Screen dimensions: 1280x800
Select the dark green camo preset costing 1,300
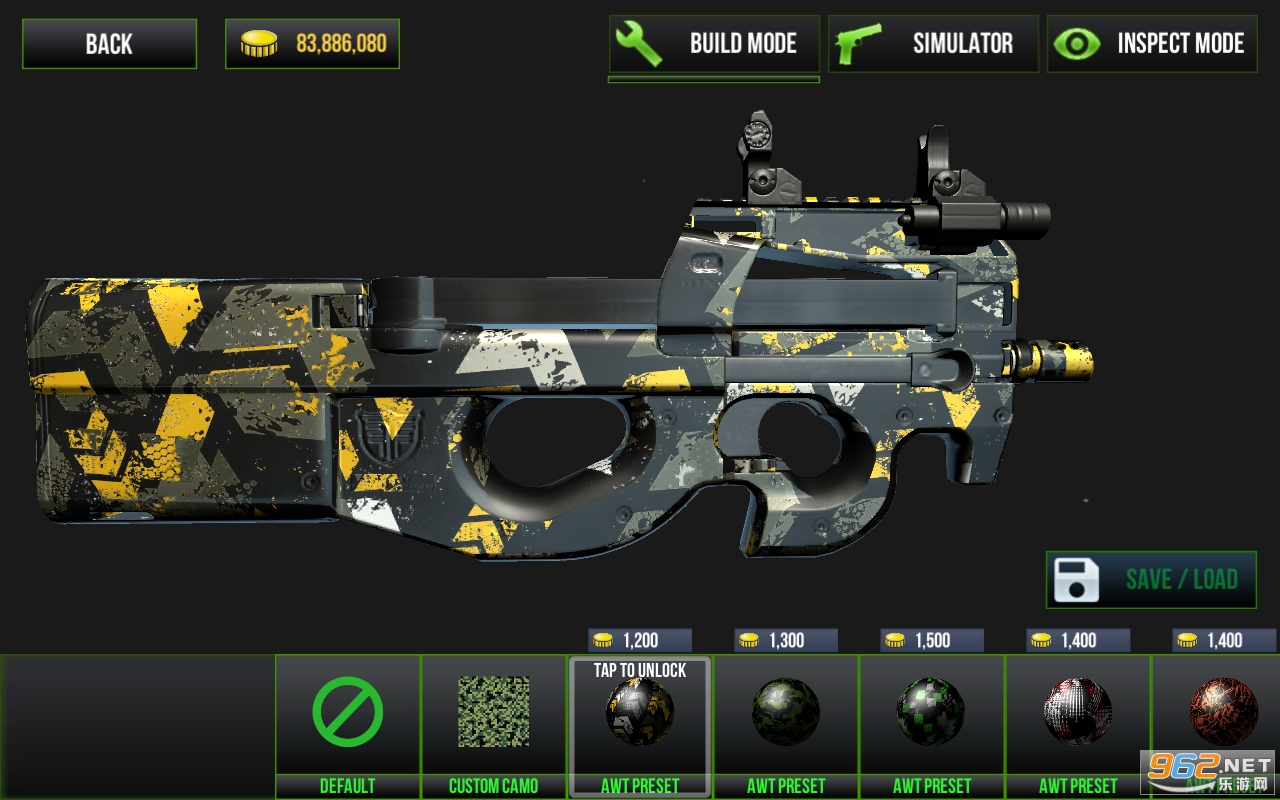coord(786,713)
